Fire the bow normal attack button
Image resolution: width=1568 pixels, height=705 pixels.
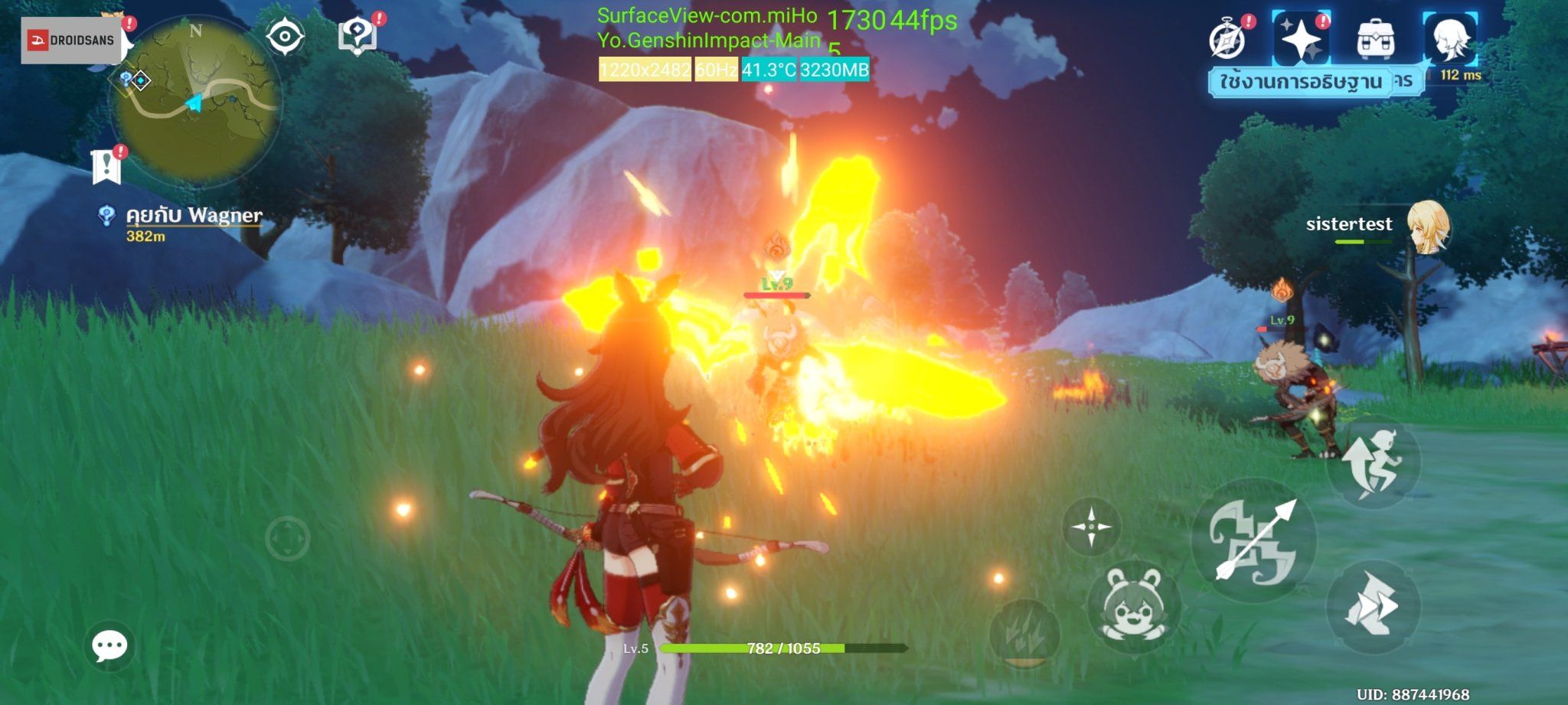(x=1254, y=540)
